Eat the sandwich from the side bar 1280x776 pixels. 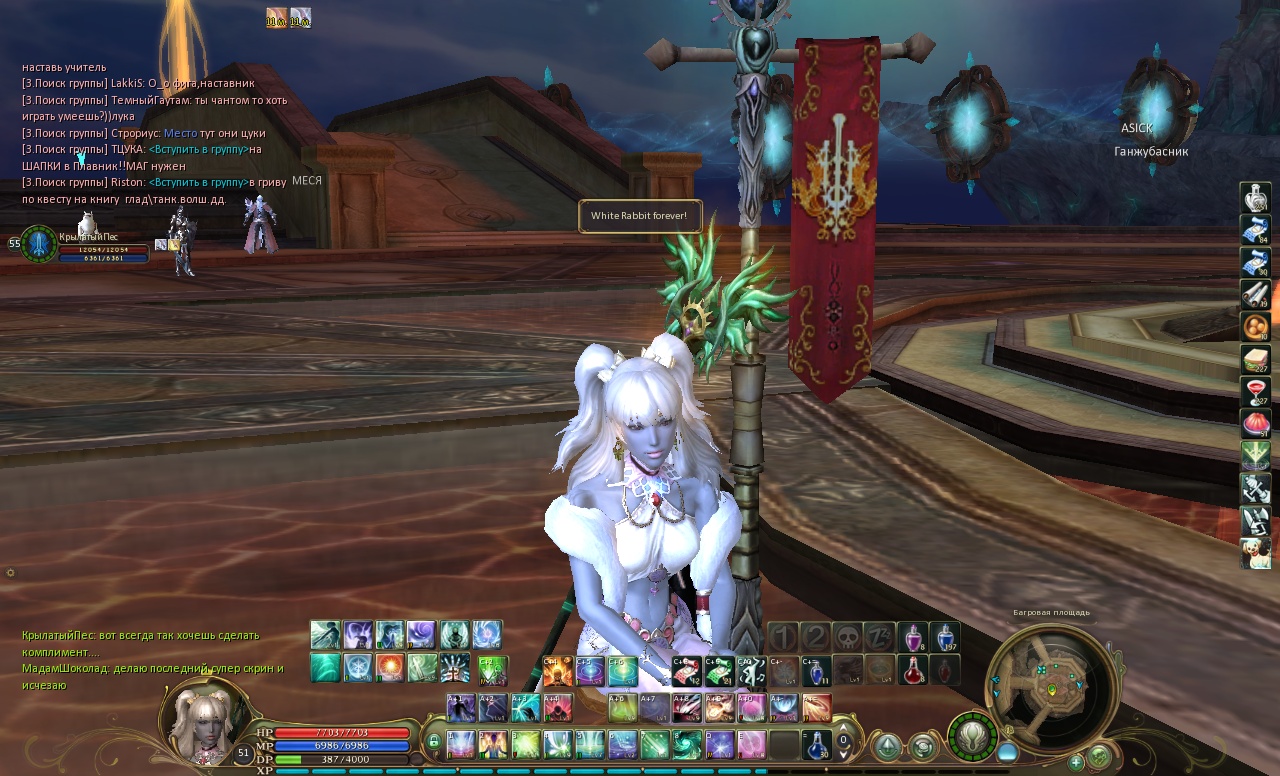tap(1255, 359)
